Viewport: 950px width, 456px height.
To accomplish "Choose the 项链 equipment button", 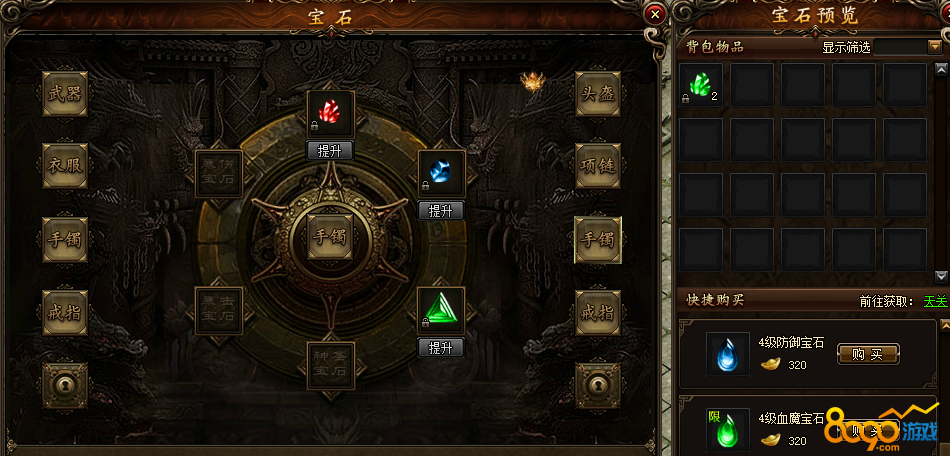I will (598, 165).
